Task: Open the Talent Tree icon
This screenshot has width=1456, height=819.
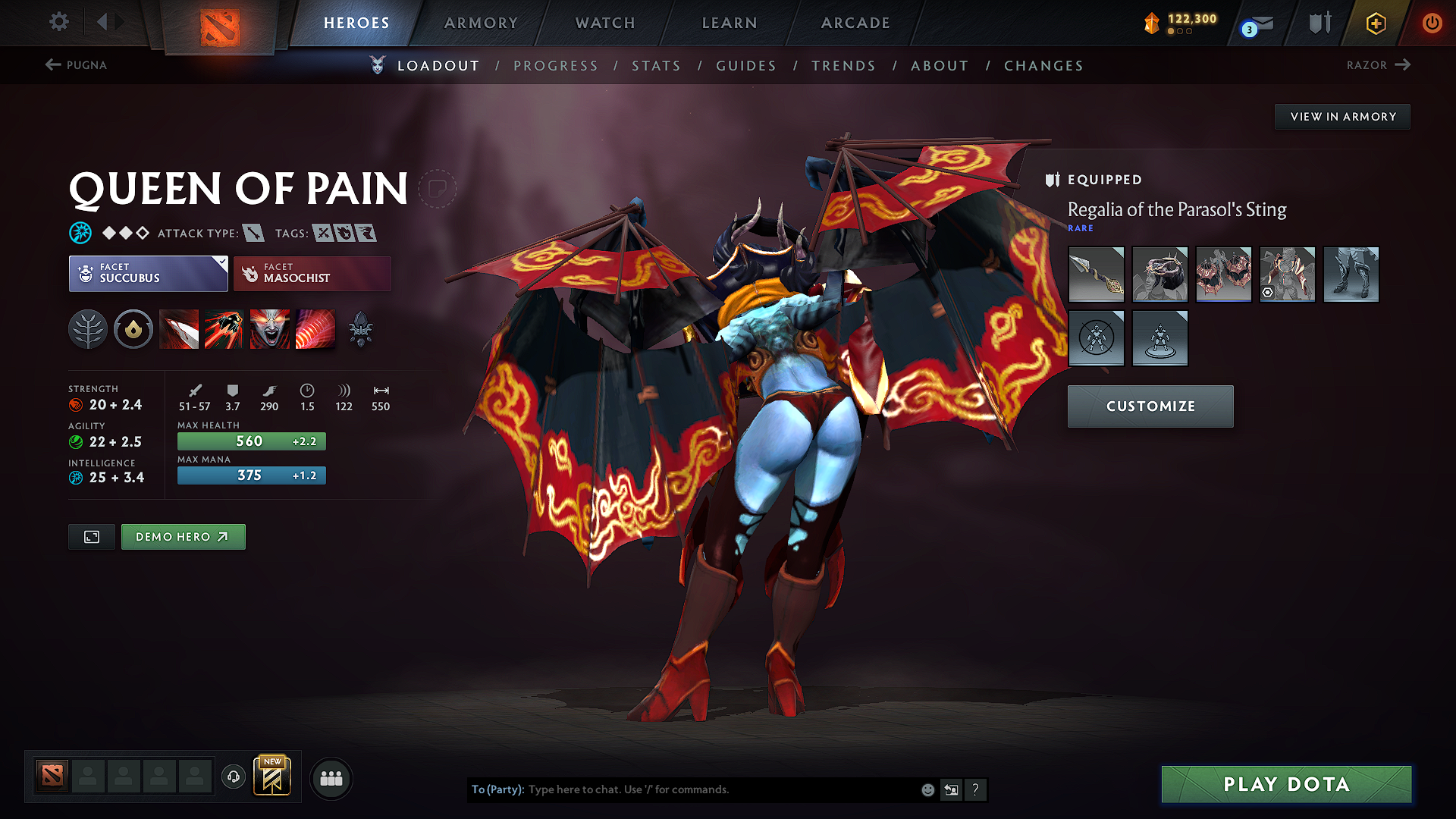Action: (88, 328)
